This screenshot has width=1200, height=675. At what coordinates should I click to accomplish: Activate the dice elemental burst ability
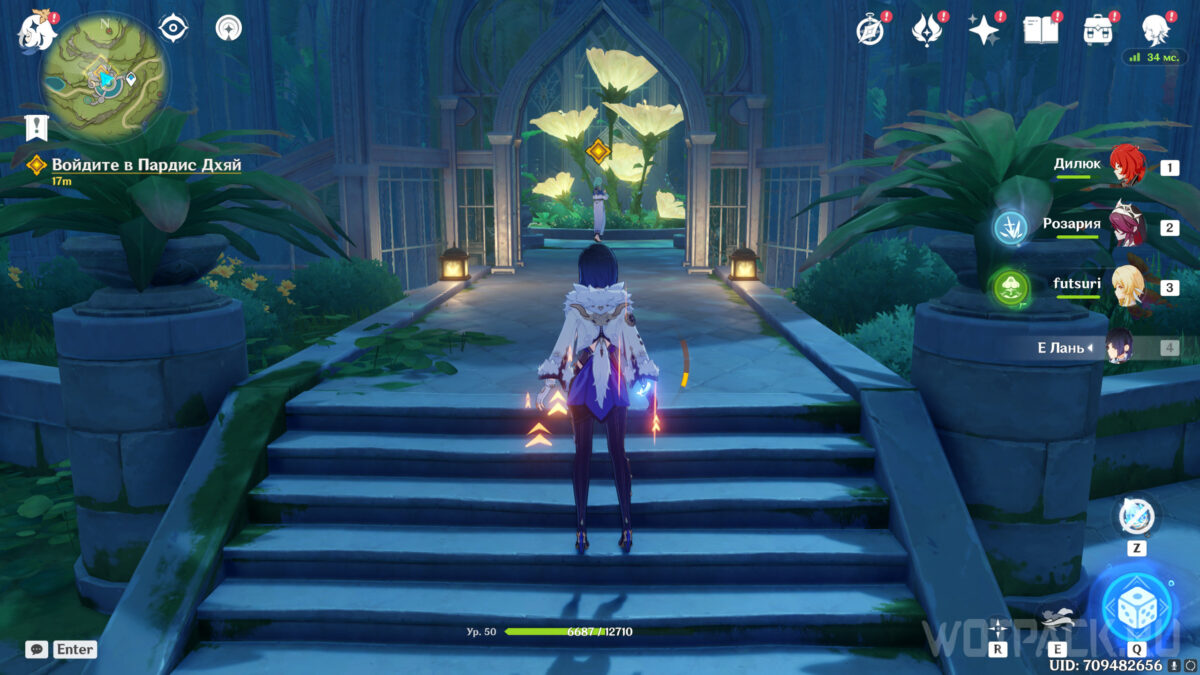click(x=1137, y=607)
